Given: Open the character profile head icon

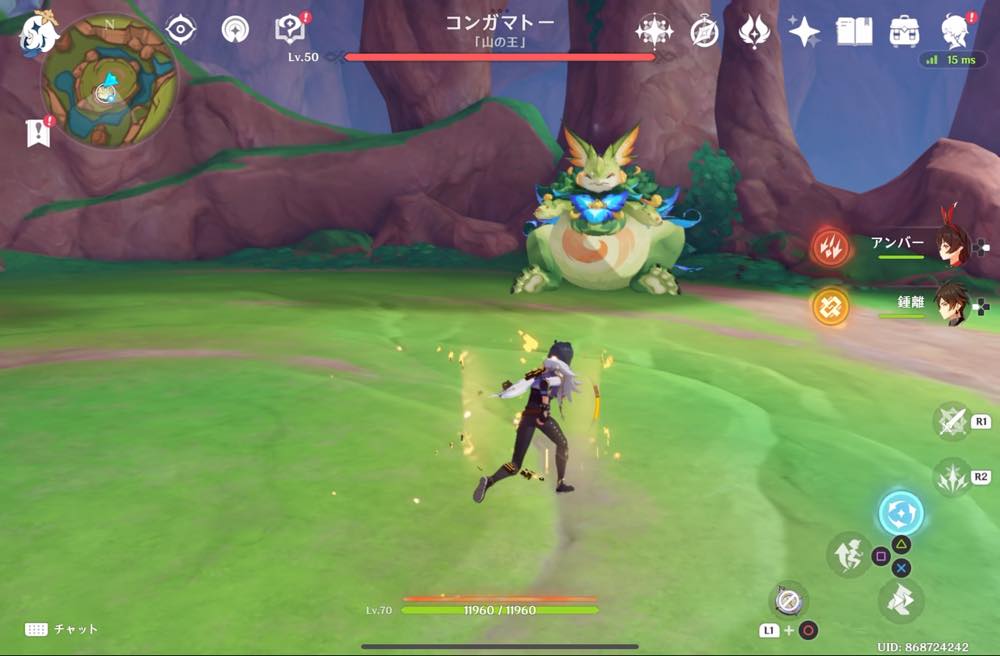Looking at the screenshot, I should pos(956,31).
